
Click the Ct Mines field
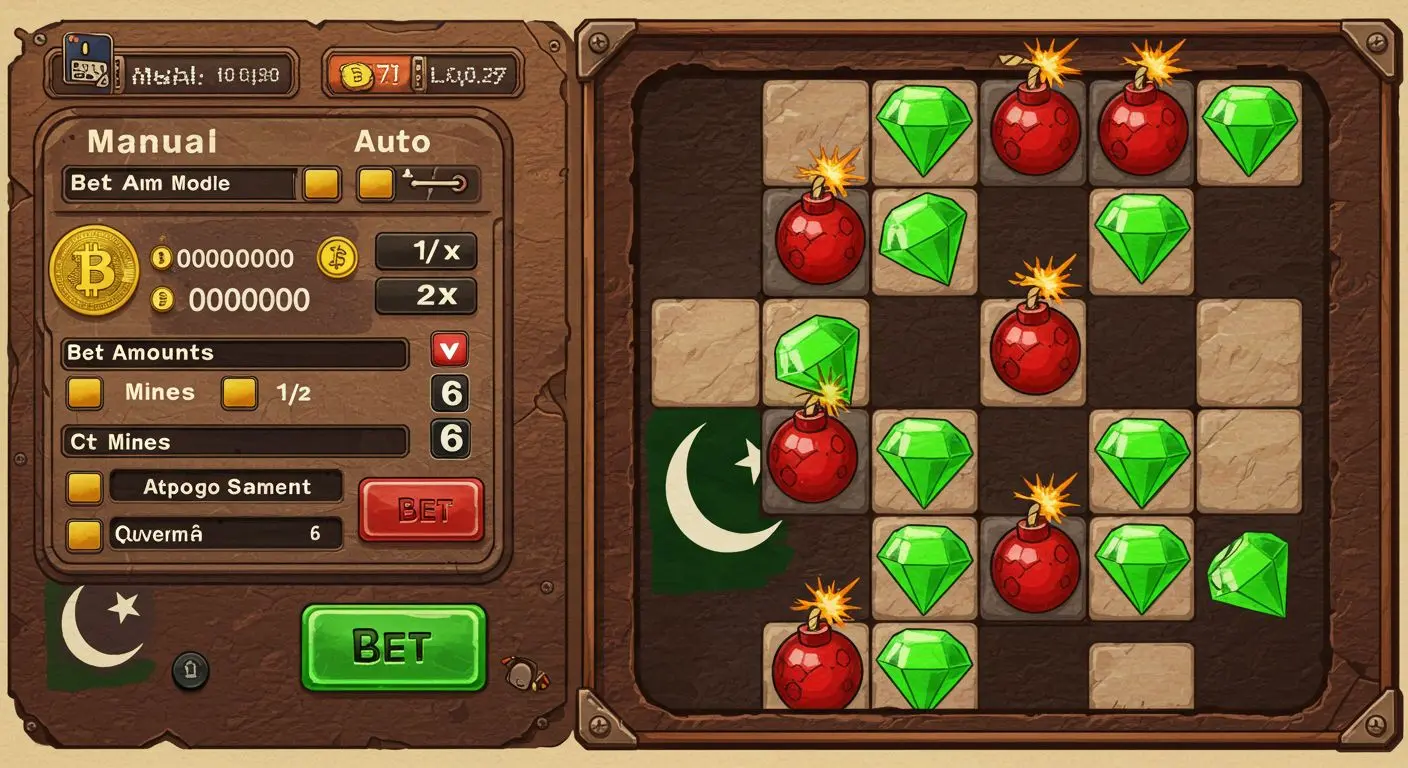point(235,441)
